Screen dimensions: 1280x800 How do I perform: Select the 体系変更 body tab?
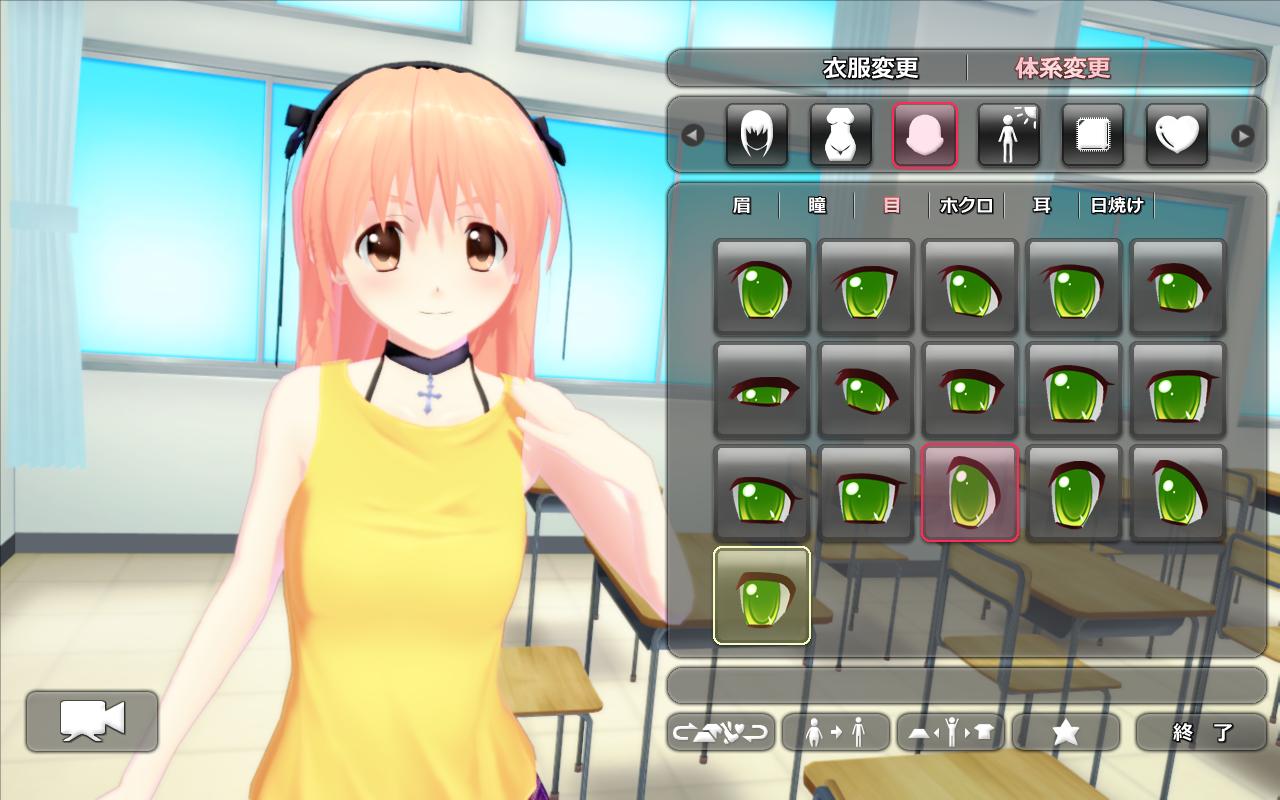[1063, 68]
